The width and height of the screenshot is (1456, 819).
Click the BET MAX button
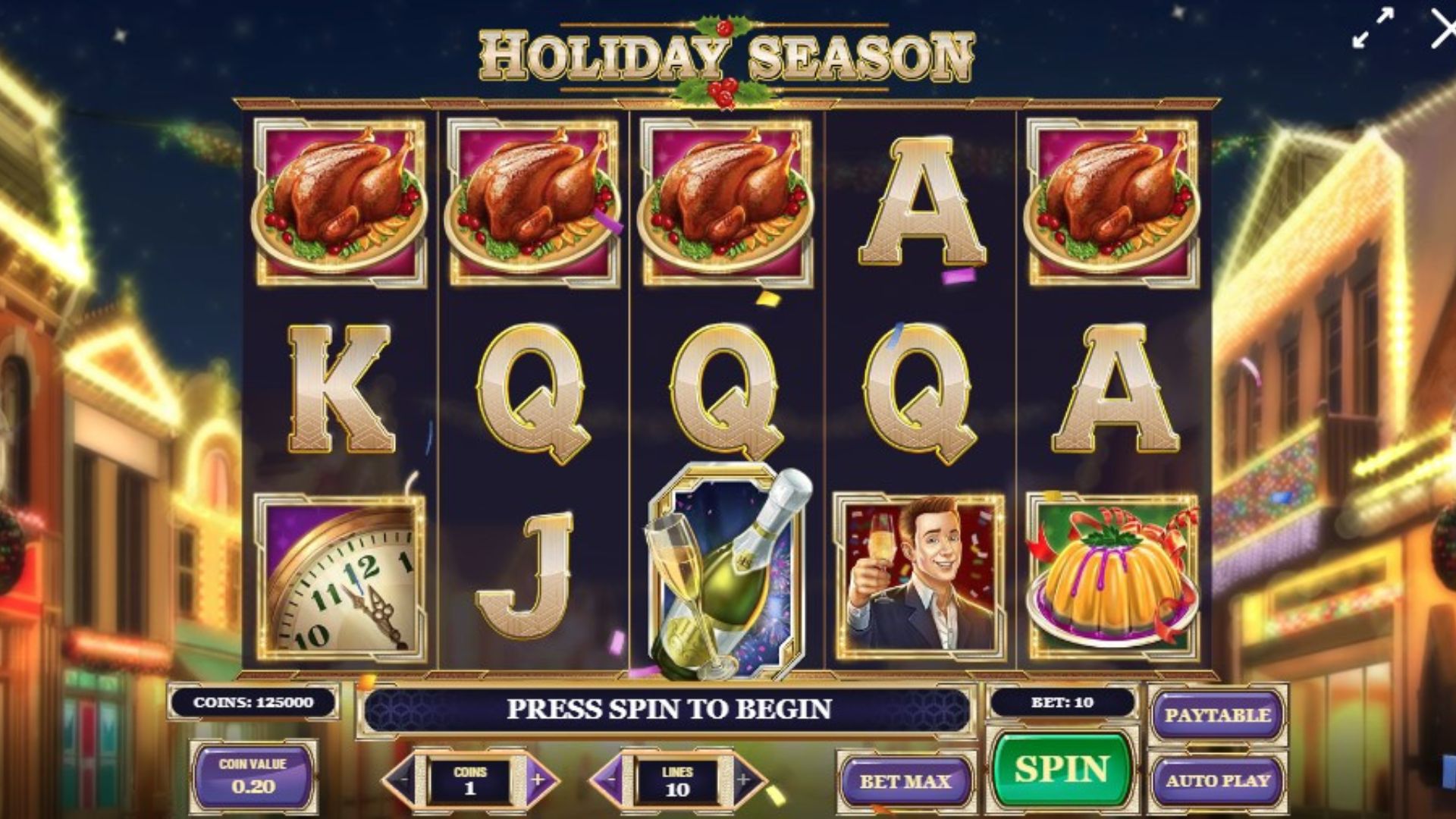[905, 781]
